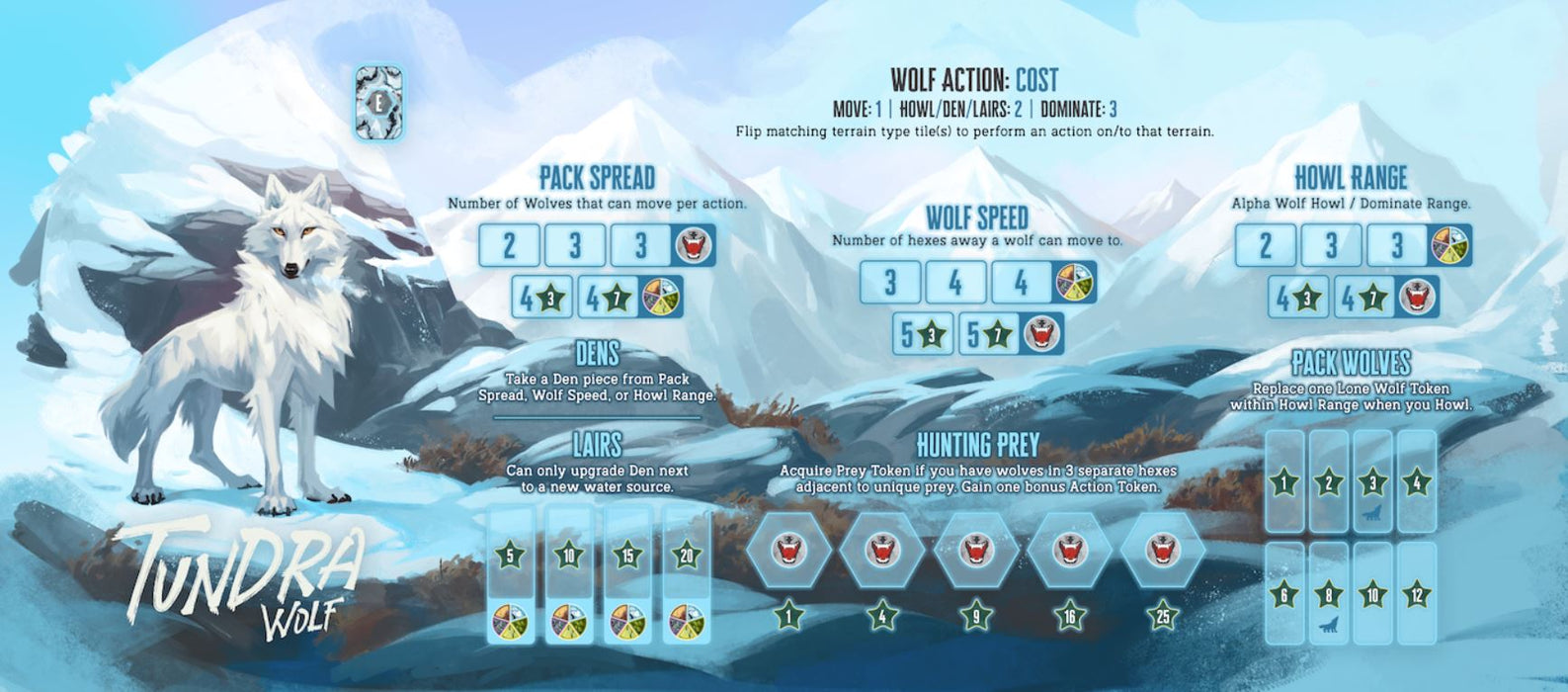
Task: Pick the Hunting Prey hex above star 9
Action: [975, 550]
